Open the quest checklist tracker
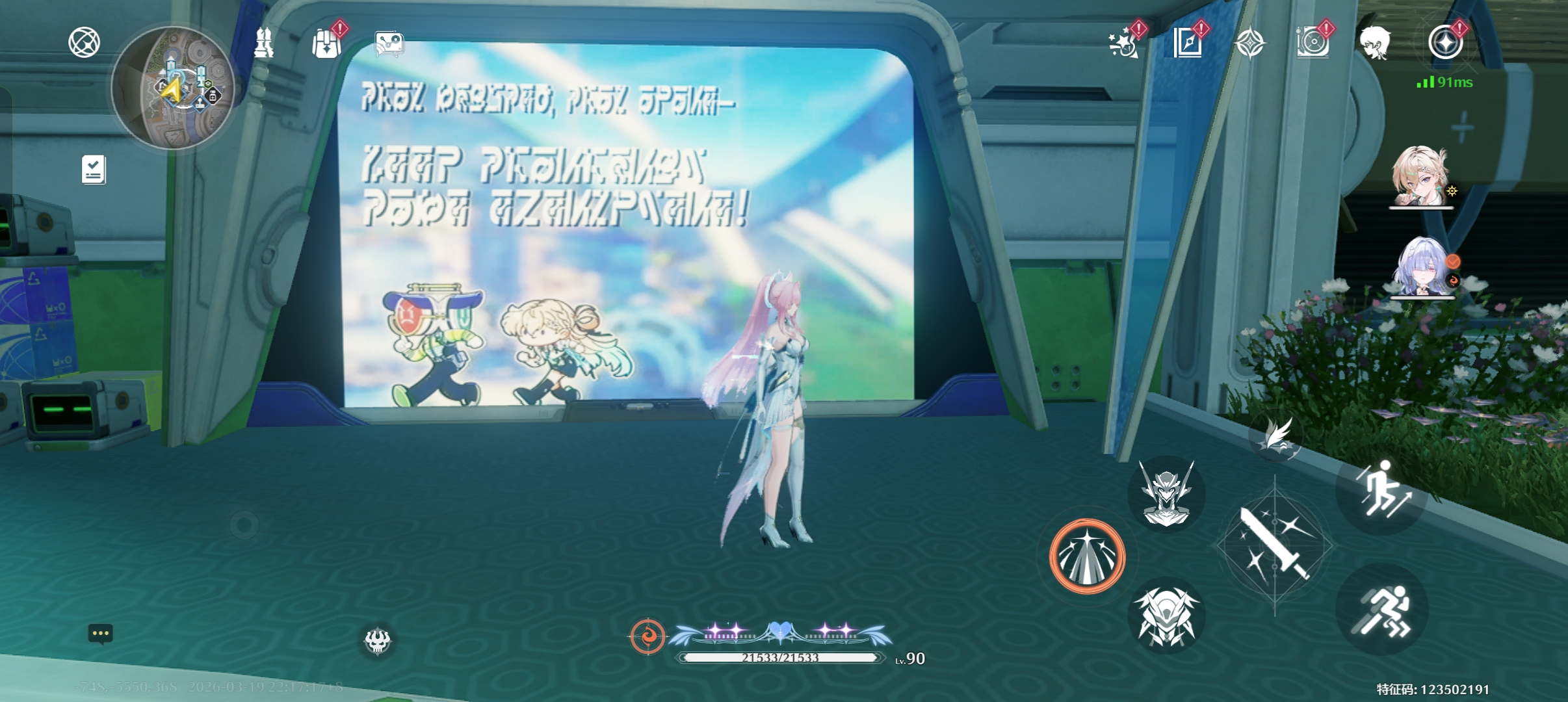The image size is (1568, 702). coord(94,170)
